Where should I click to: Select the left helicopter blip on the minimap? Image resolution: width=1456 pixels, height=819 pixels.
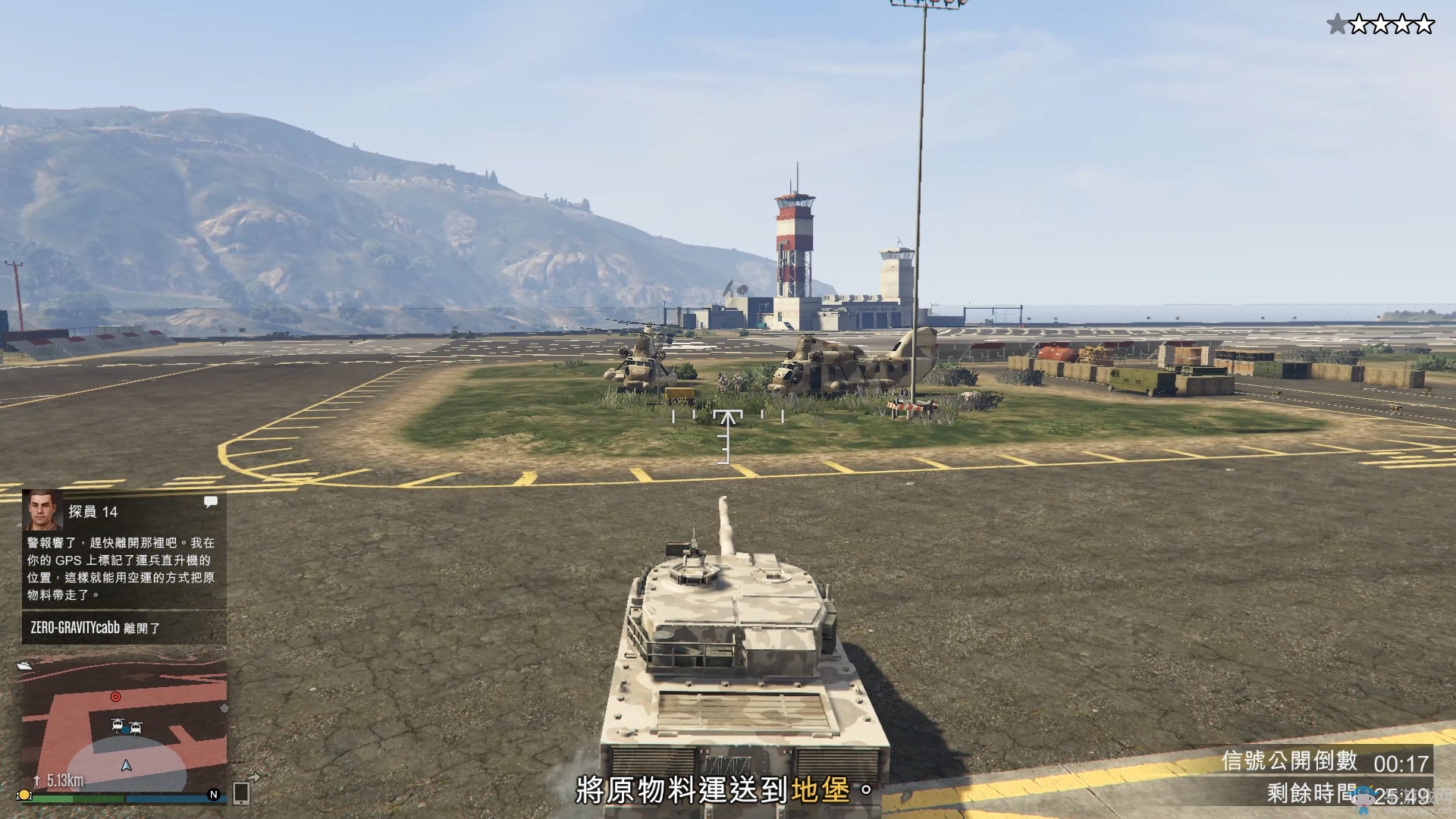point(118,726)
